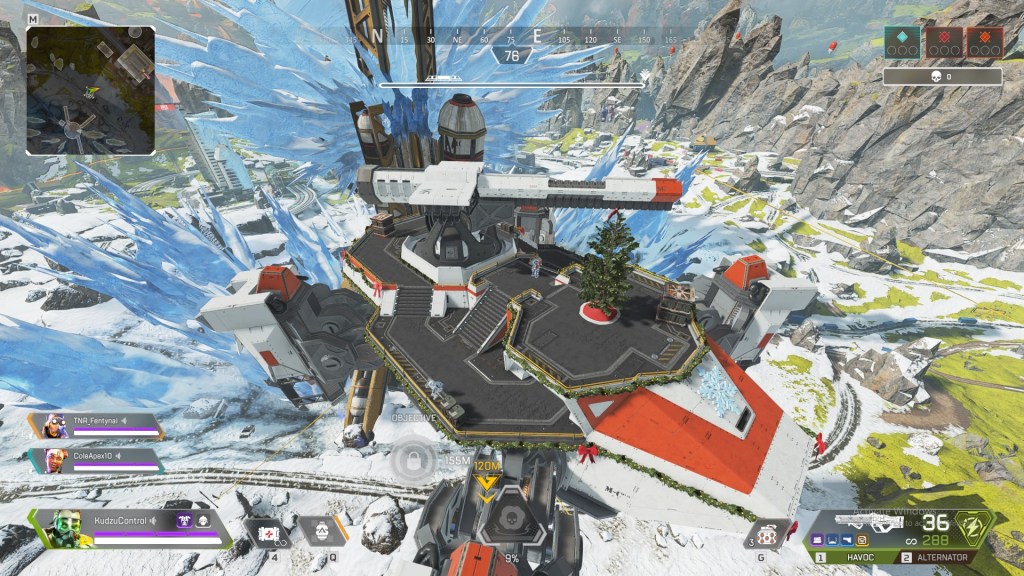Open the minimap in the corner
This screenshot has height=576, width=1024.
[90, 90]
